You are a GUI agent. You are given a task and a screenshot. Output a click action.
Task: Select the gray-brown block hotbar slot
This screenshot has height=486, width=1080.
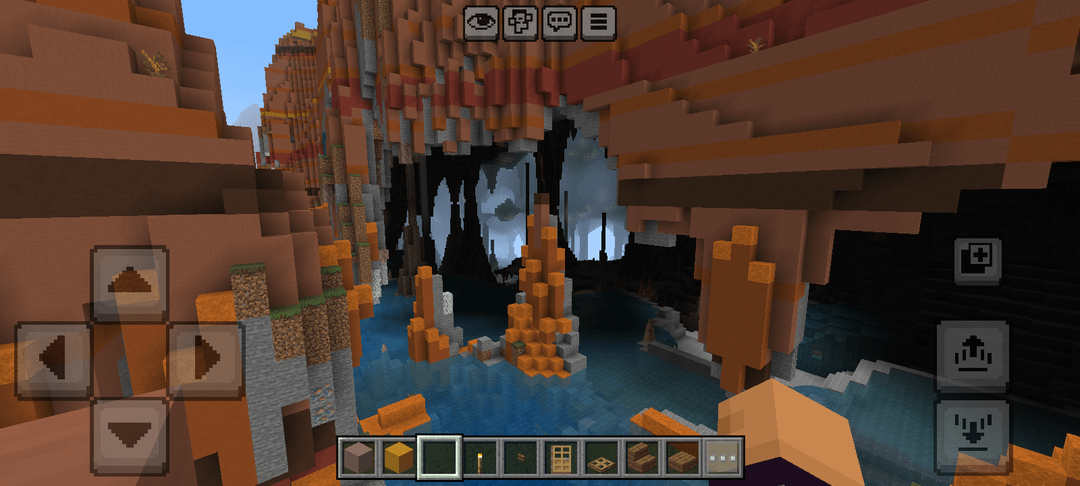(358, 457)
